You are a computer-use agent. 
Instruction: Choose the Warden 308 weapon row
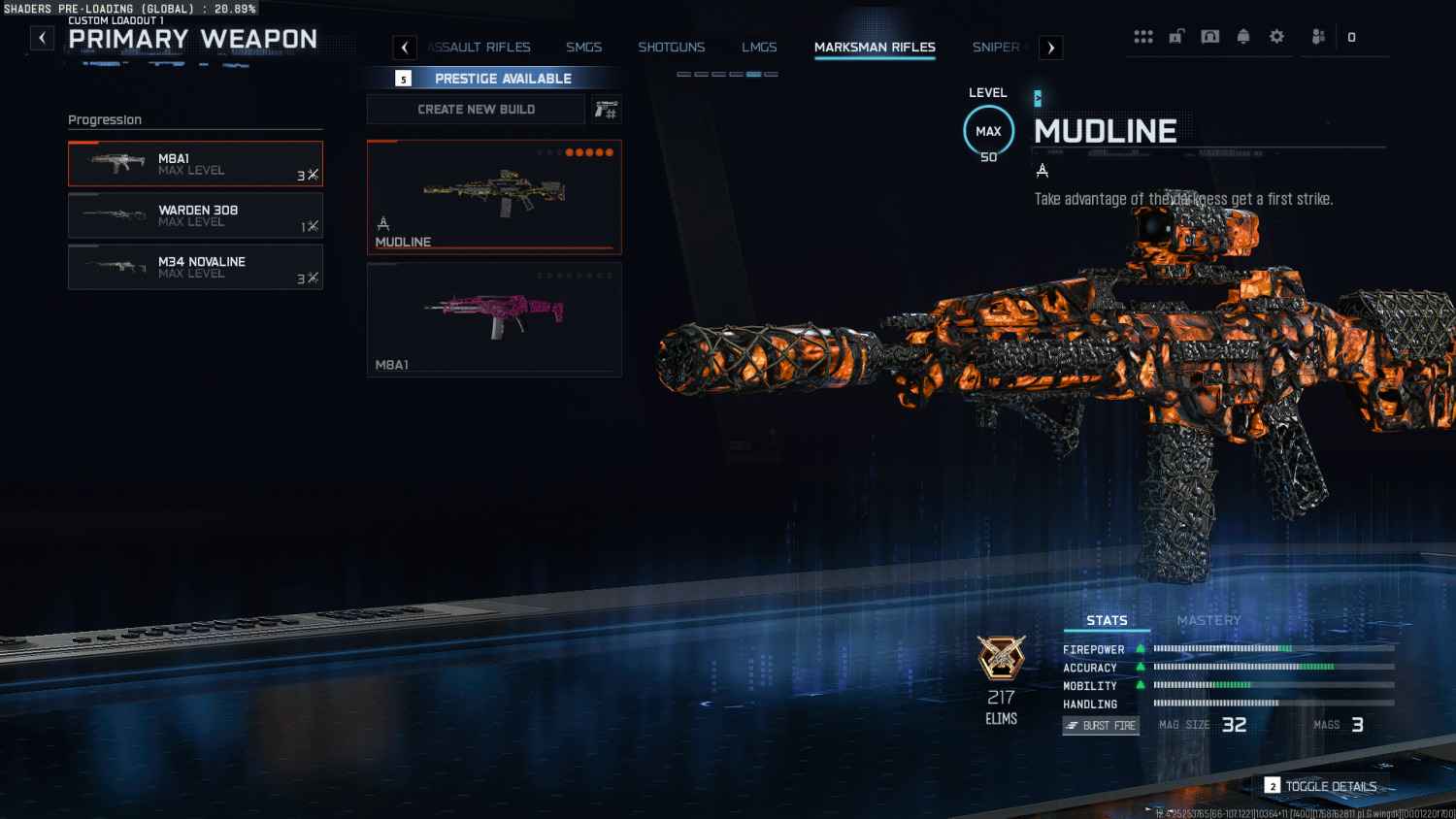[195, 215]
